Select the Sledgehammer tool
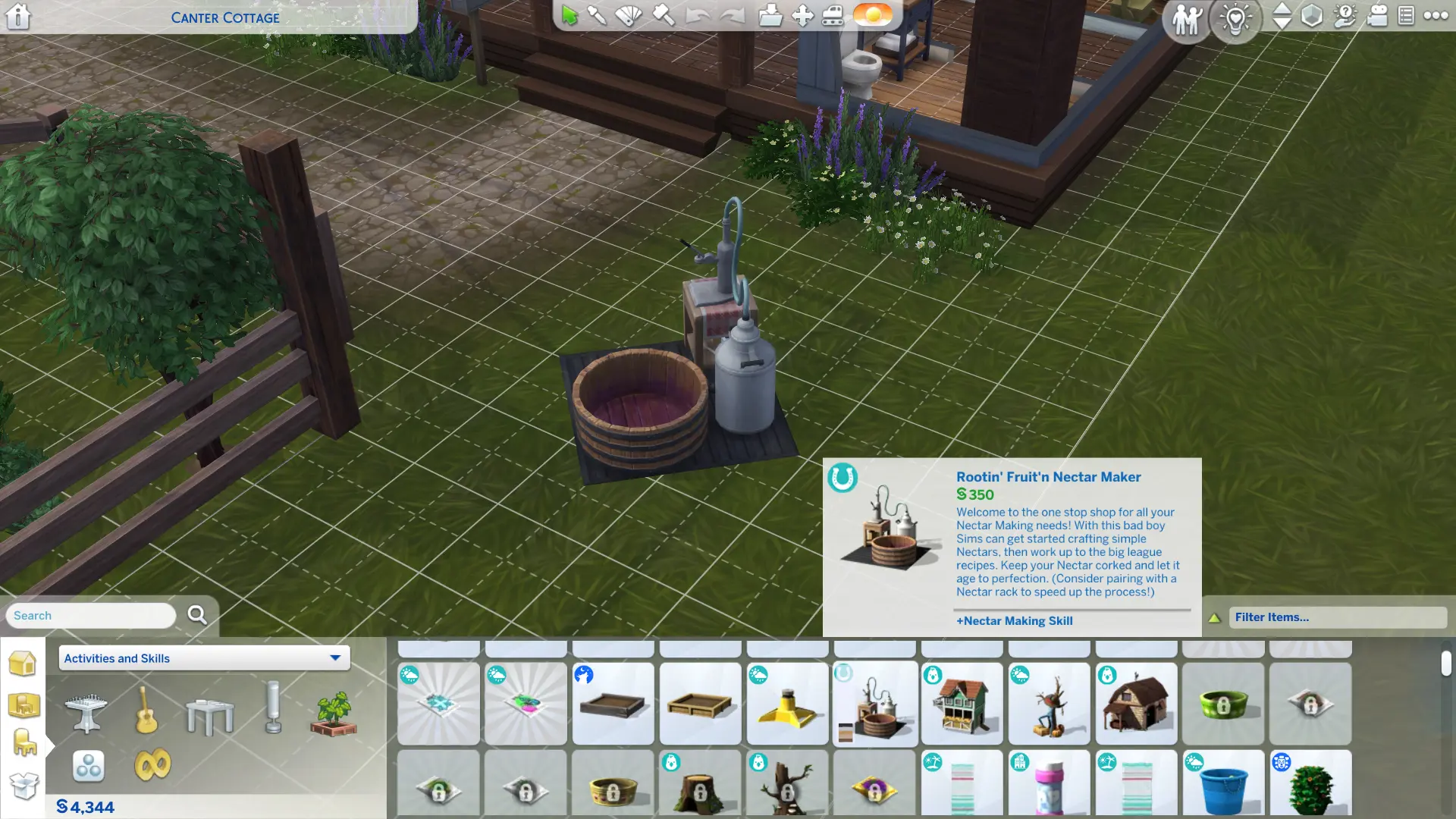The image size is (1456, 819). point(665,16)
